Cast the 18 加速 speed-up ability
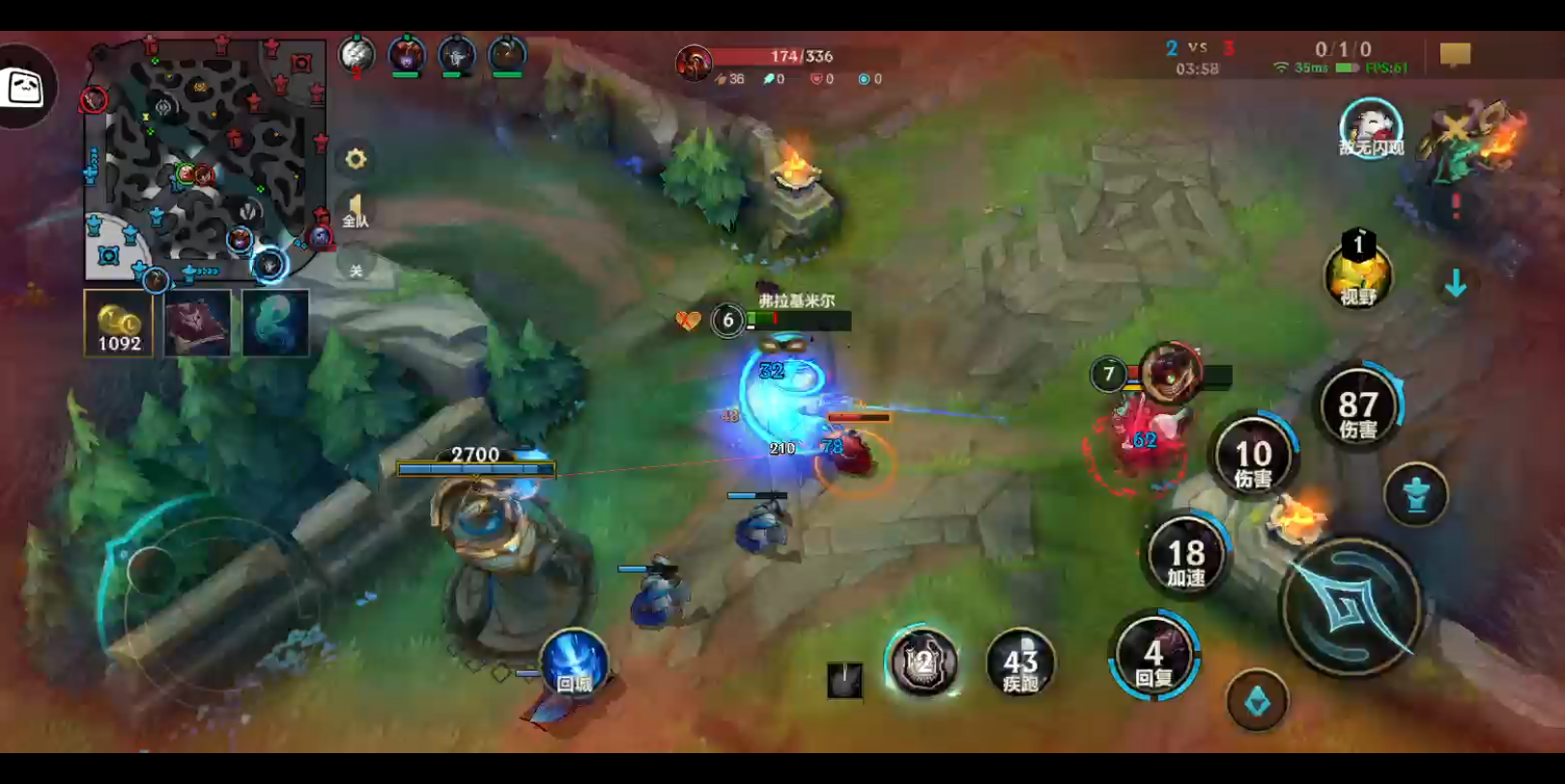Screen dimensions: 1565x784 [x=1186, y=560]
